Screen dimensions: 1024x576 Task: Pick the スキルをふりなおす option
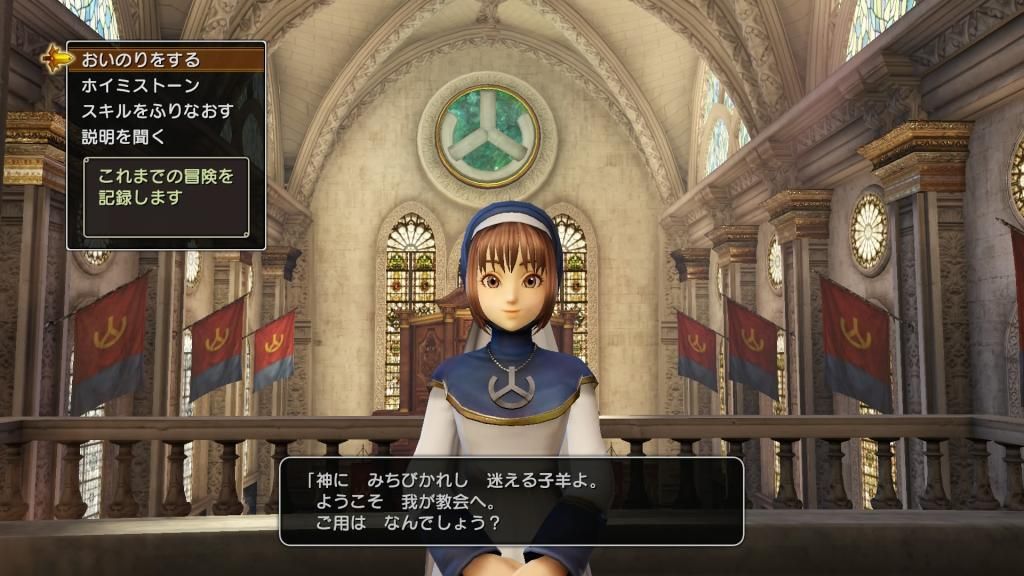click(156, 111)
